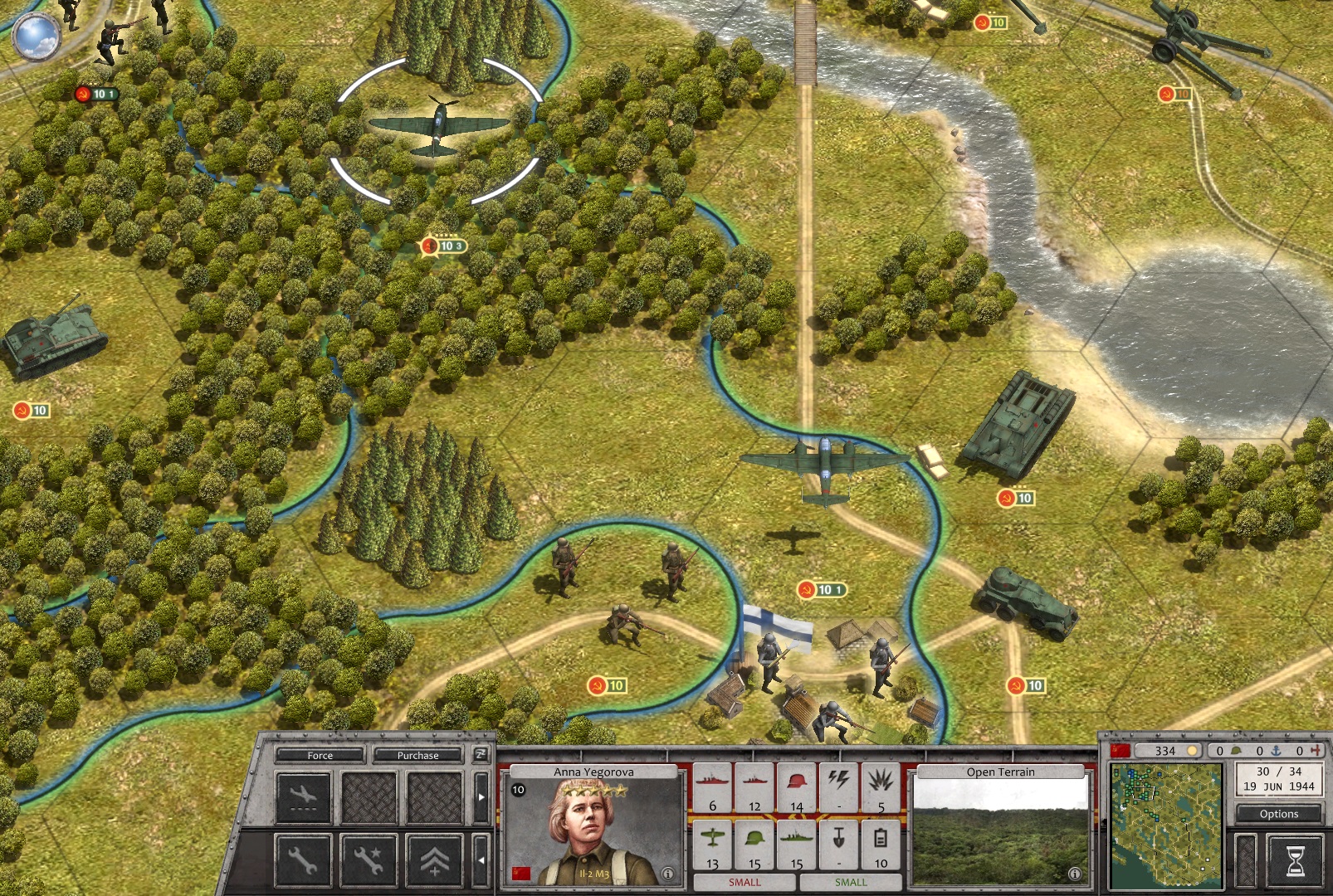The width and height of the screenshot is (1333, 896).
Task: Open the Options menu
Action: pyautogui.click(x=1278, y=814)
